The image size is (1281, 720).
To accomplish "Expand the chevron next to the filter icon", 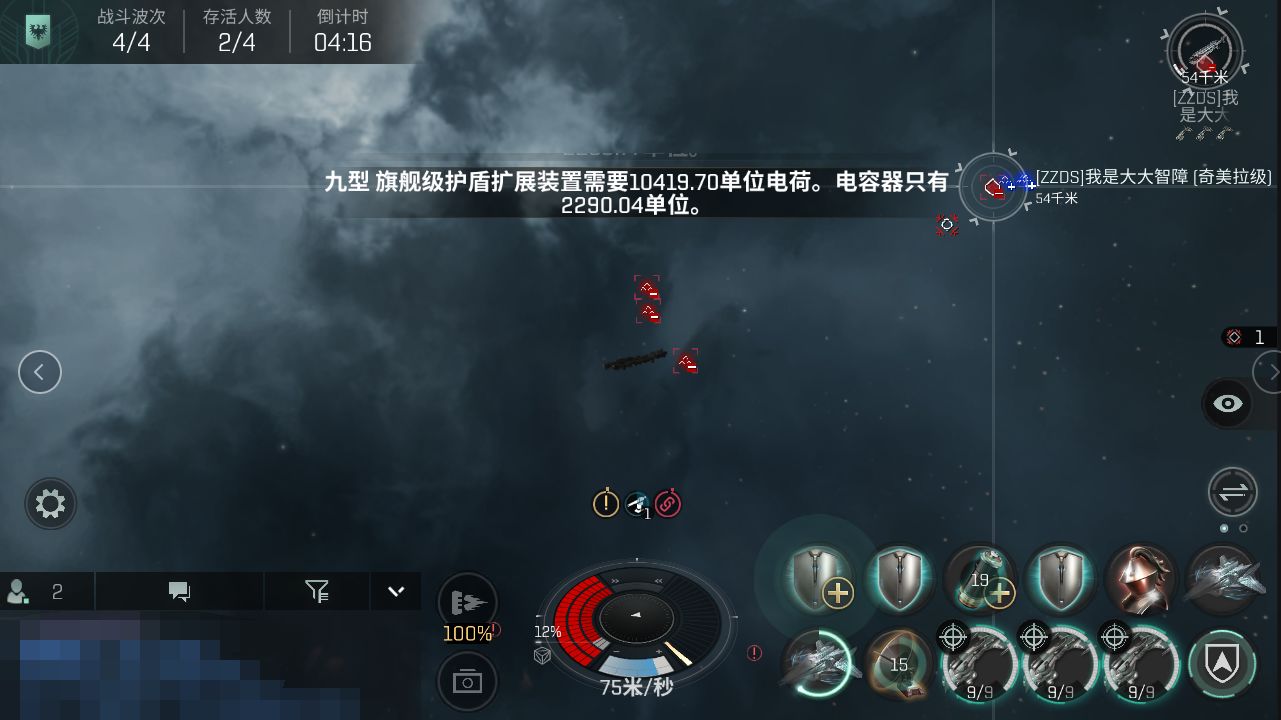I will coord(395,591).
